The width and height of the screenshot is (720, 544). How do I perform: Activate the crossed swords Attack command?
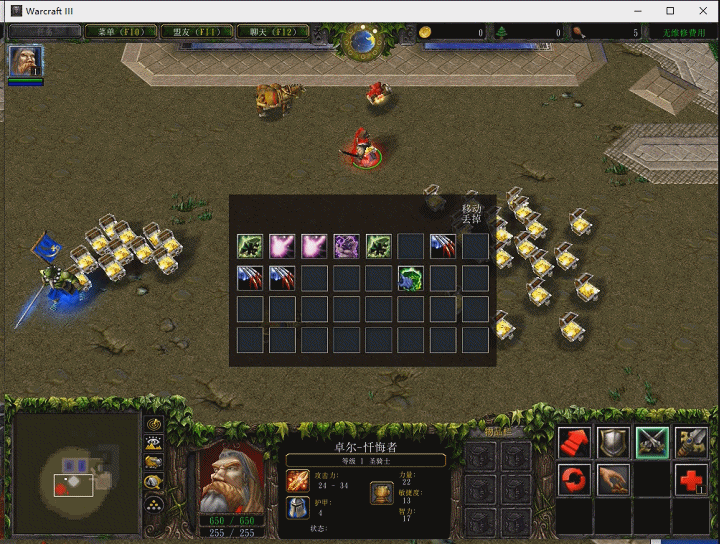pyautogui.click(x=652, y=442)
